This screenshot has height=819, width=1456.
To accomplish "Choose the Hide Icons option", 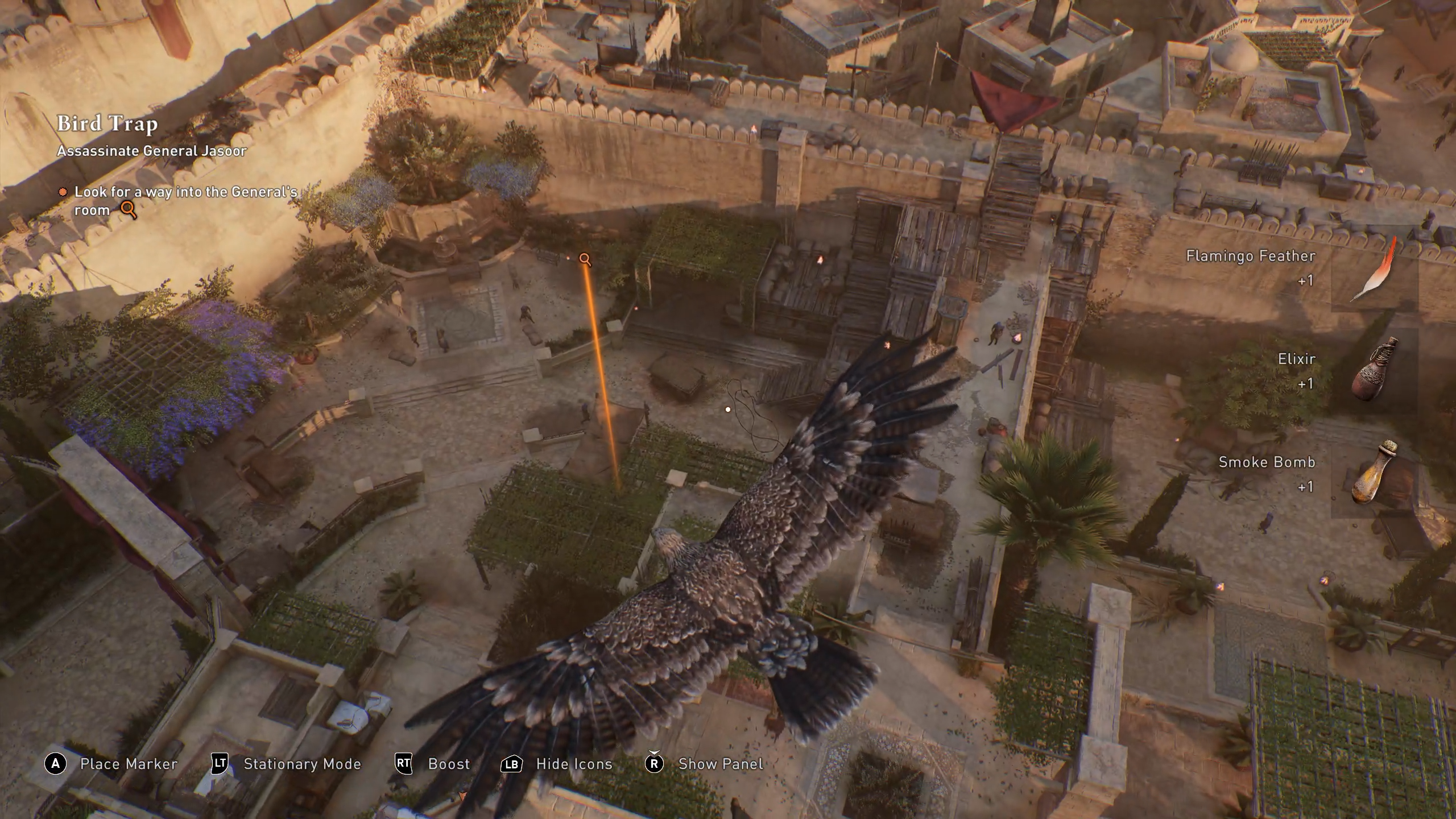I will [x=574, y=764].
